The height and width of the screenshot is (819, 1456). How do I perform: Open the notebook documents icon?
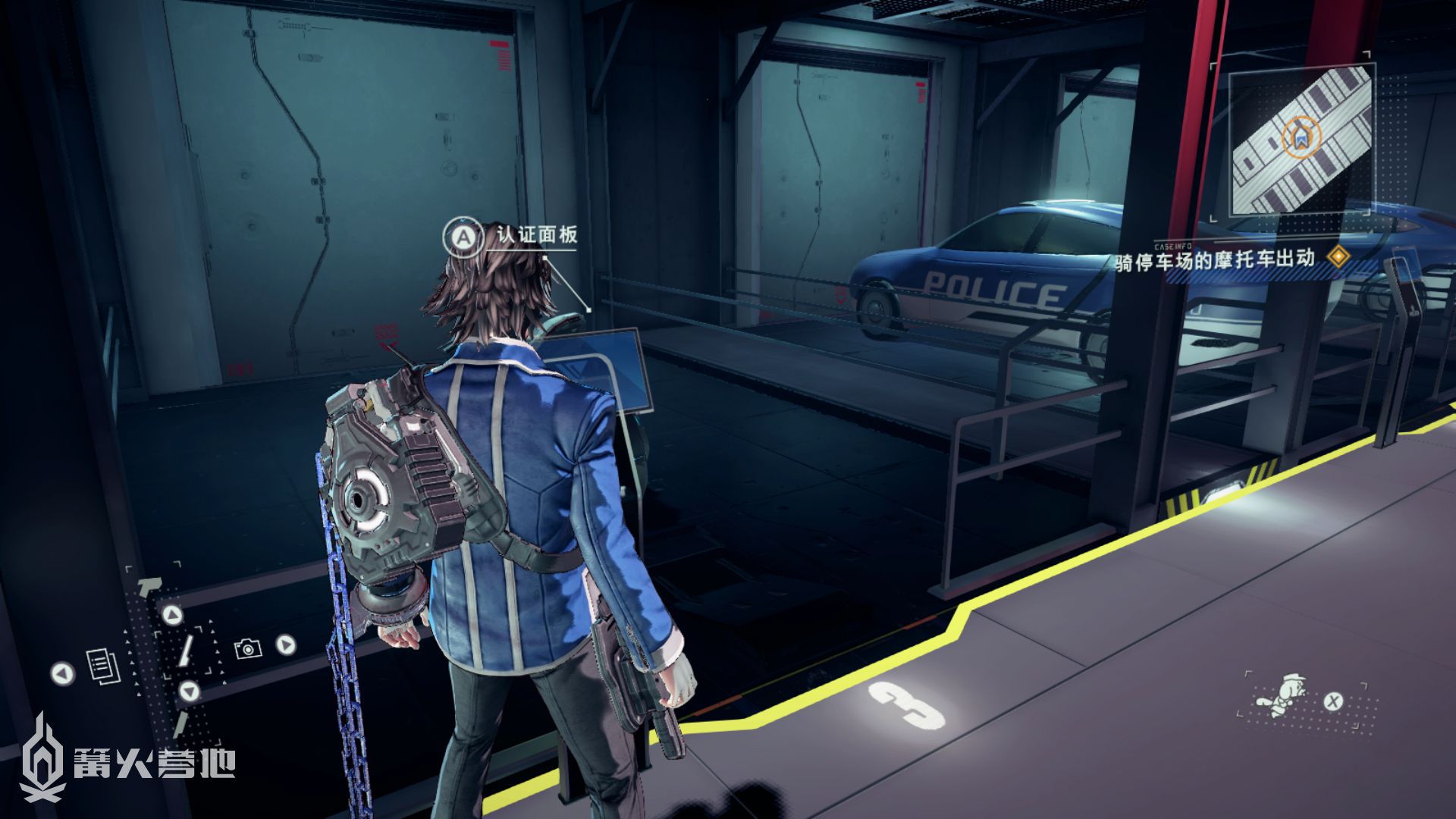point(103,665)
